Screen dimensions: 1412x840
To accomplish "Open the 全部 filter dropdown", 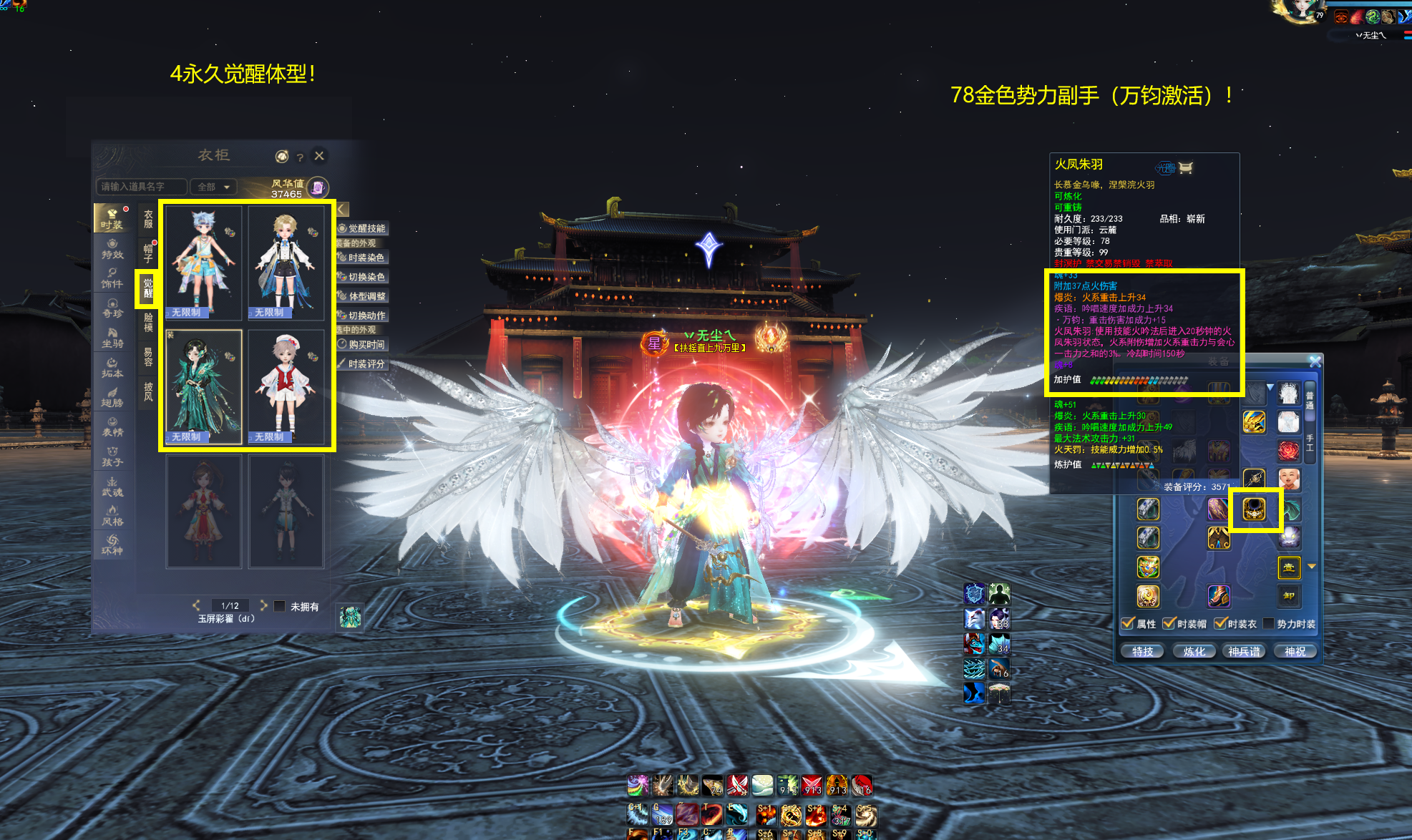I will click(x=214, y=187).
